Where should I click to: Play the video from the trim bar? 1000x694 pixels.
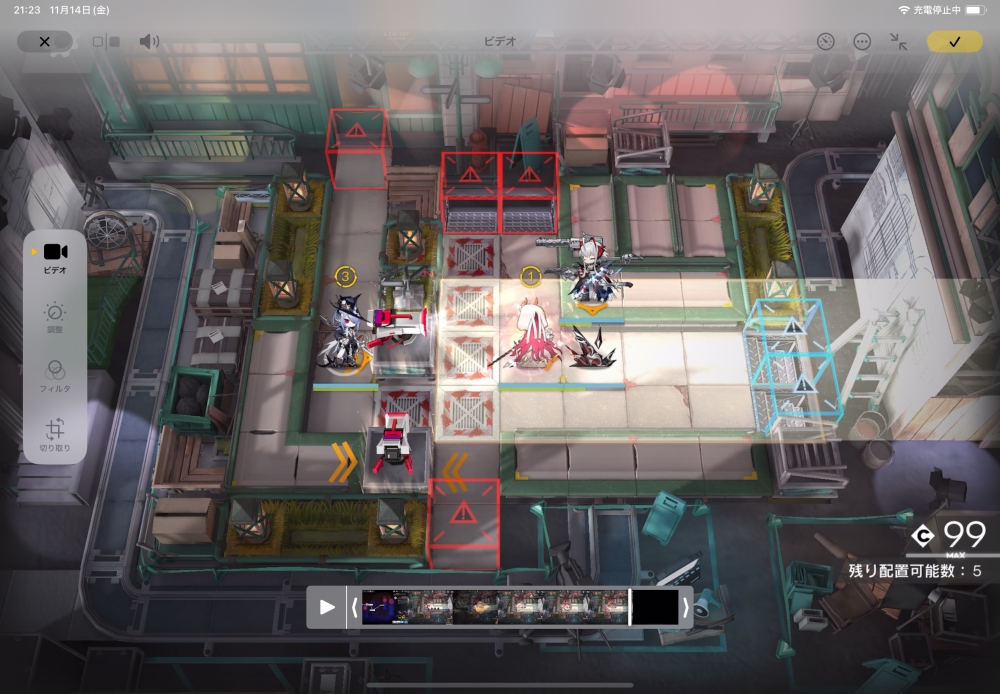click(x=327, y=606)
